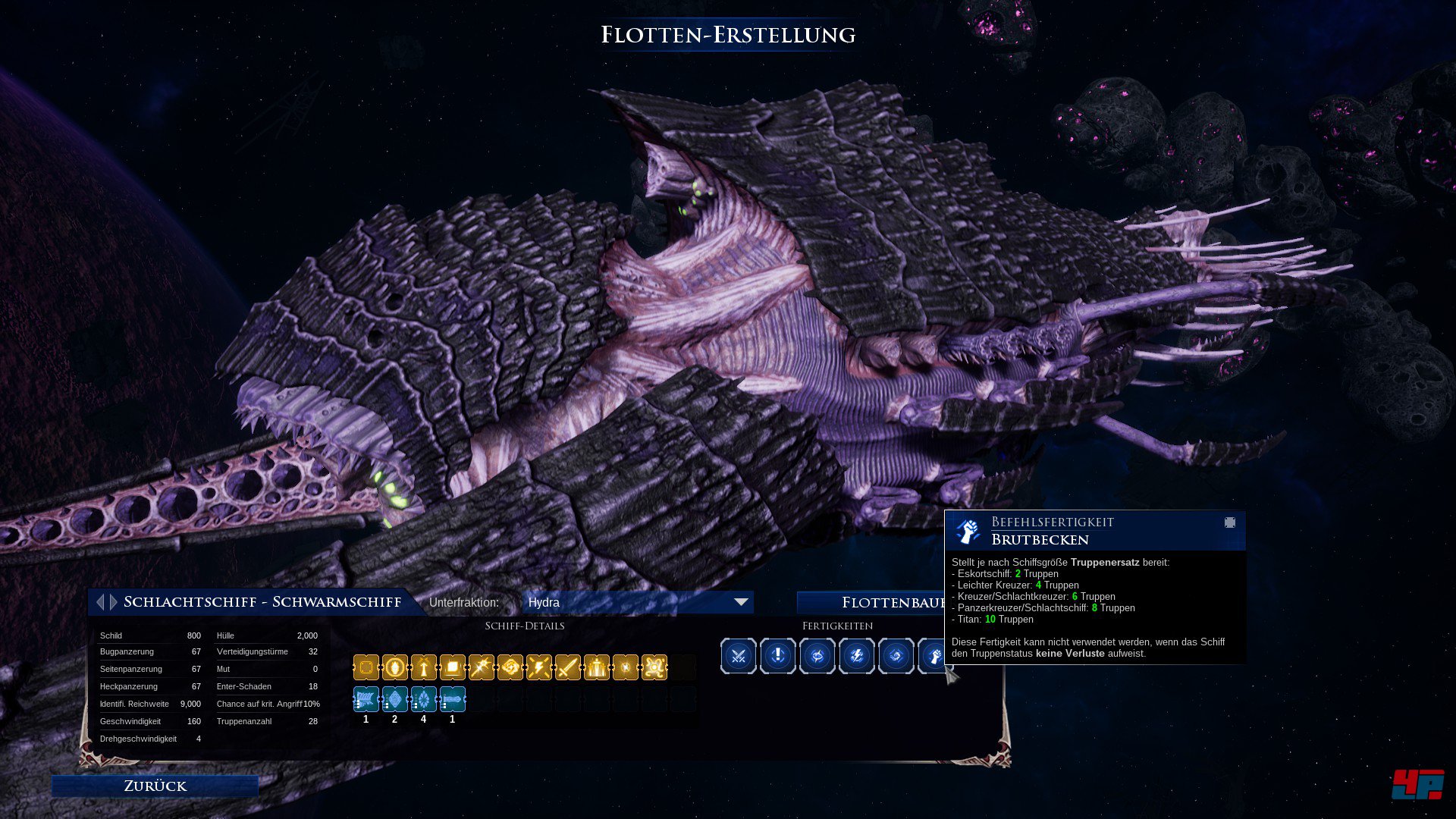Go back with the Zurück button

155,786
